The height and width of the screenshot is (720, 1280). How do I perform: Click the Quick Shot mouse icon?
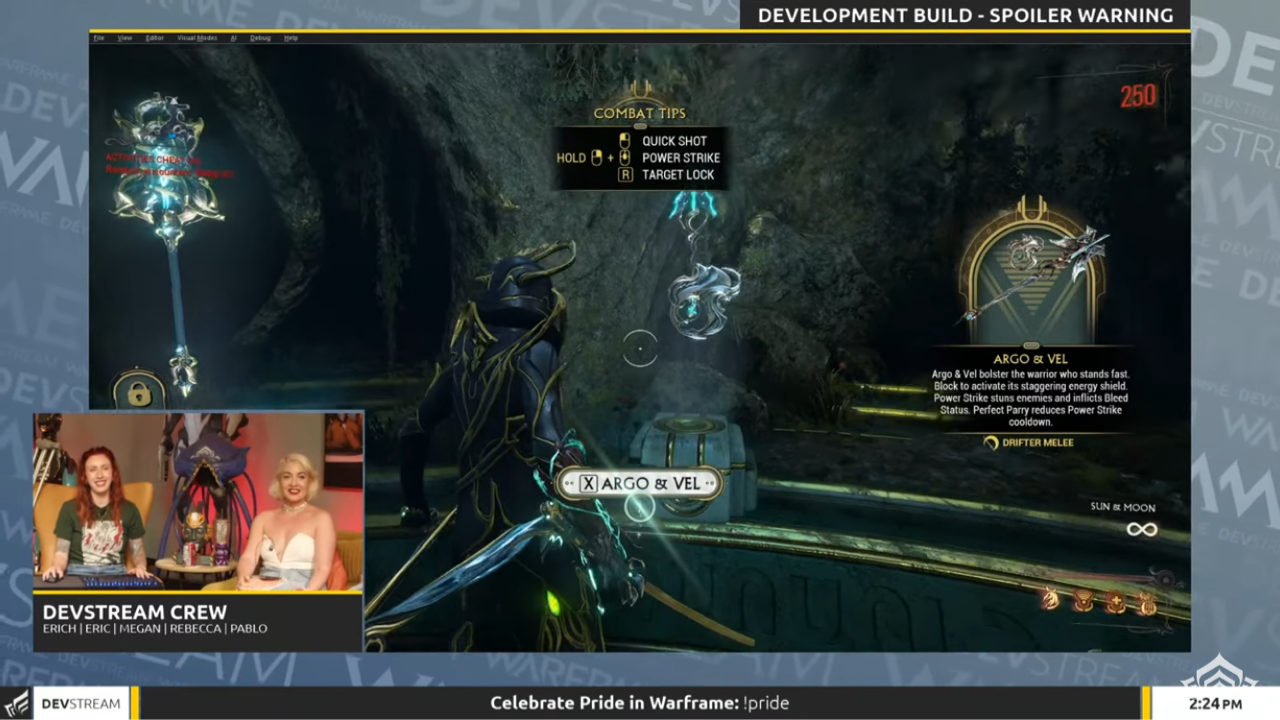(624, 140)
